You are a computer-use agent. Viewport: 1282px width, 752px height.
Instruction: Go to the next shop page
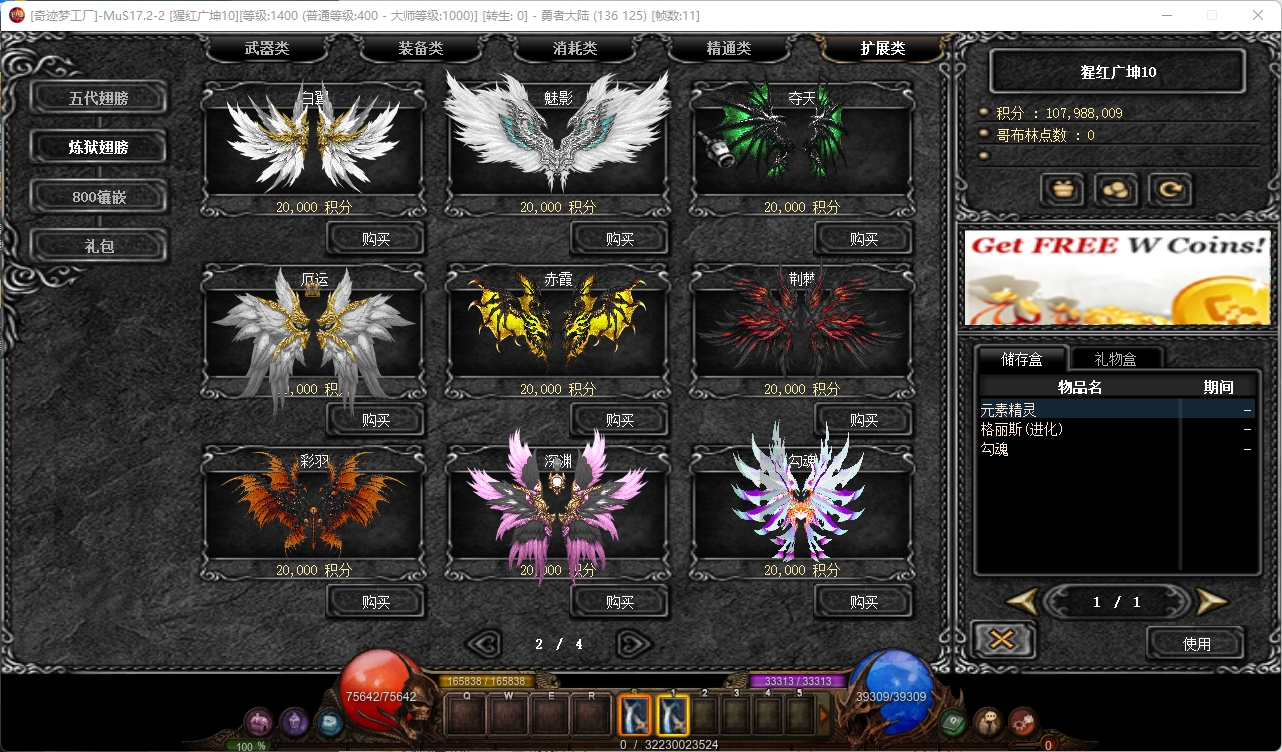[x=634, y=644]
